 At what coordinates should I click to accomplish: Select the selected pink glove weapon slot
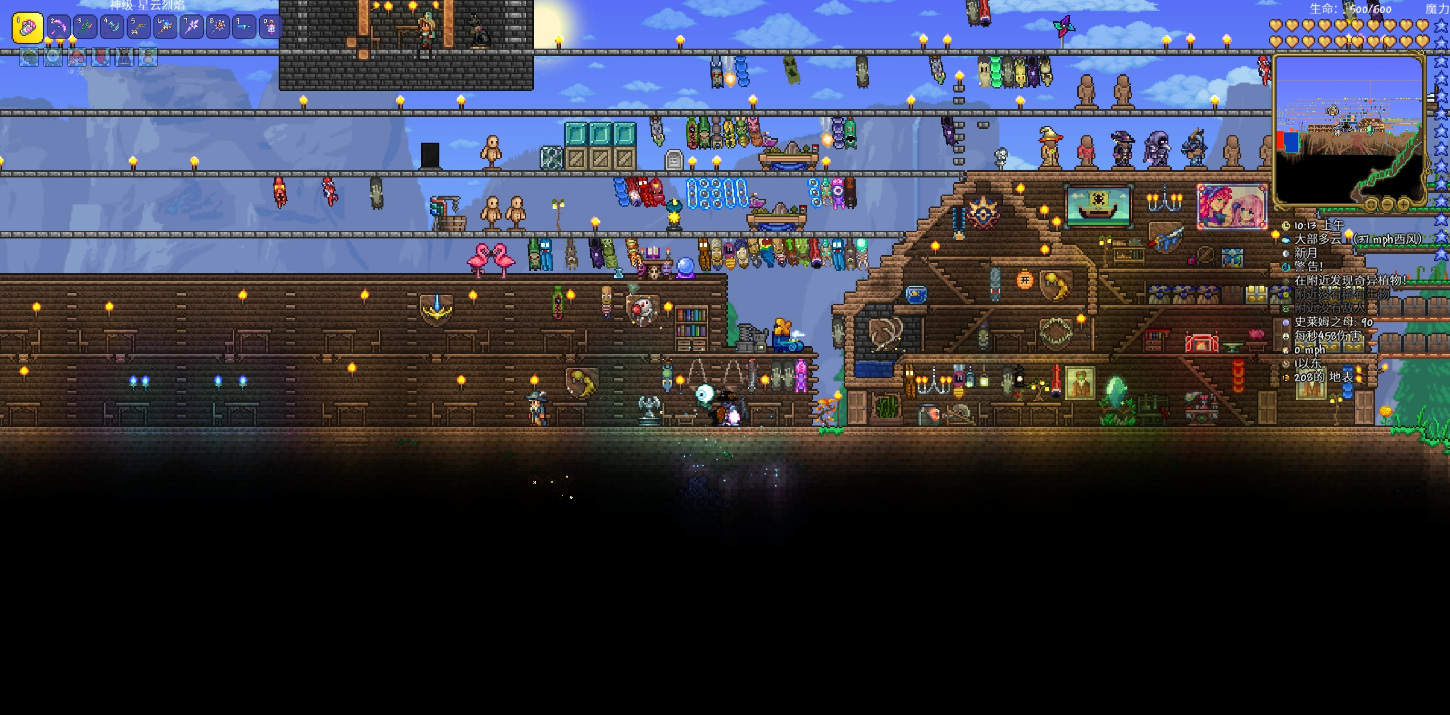coord(27,27)
